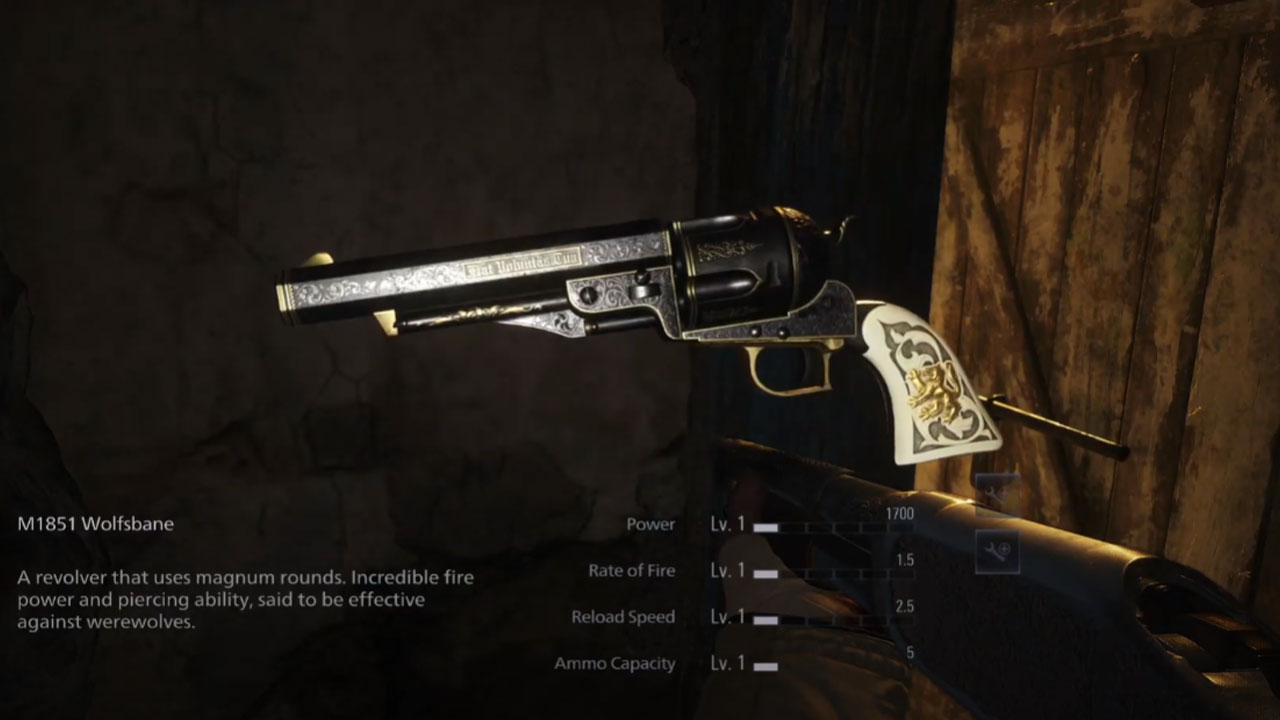Viewport: 1280px width, 720px height.
Task: Click the Rate of Fire stat label
Action: (x=633, y=570)
